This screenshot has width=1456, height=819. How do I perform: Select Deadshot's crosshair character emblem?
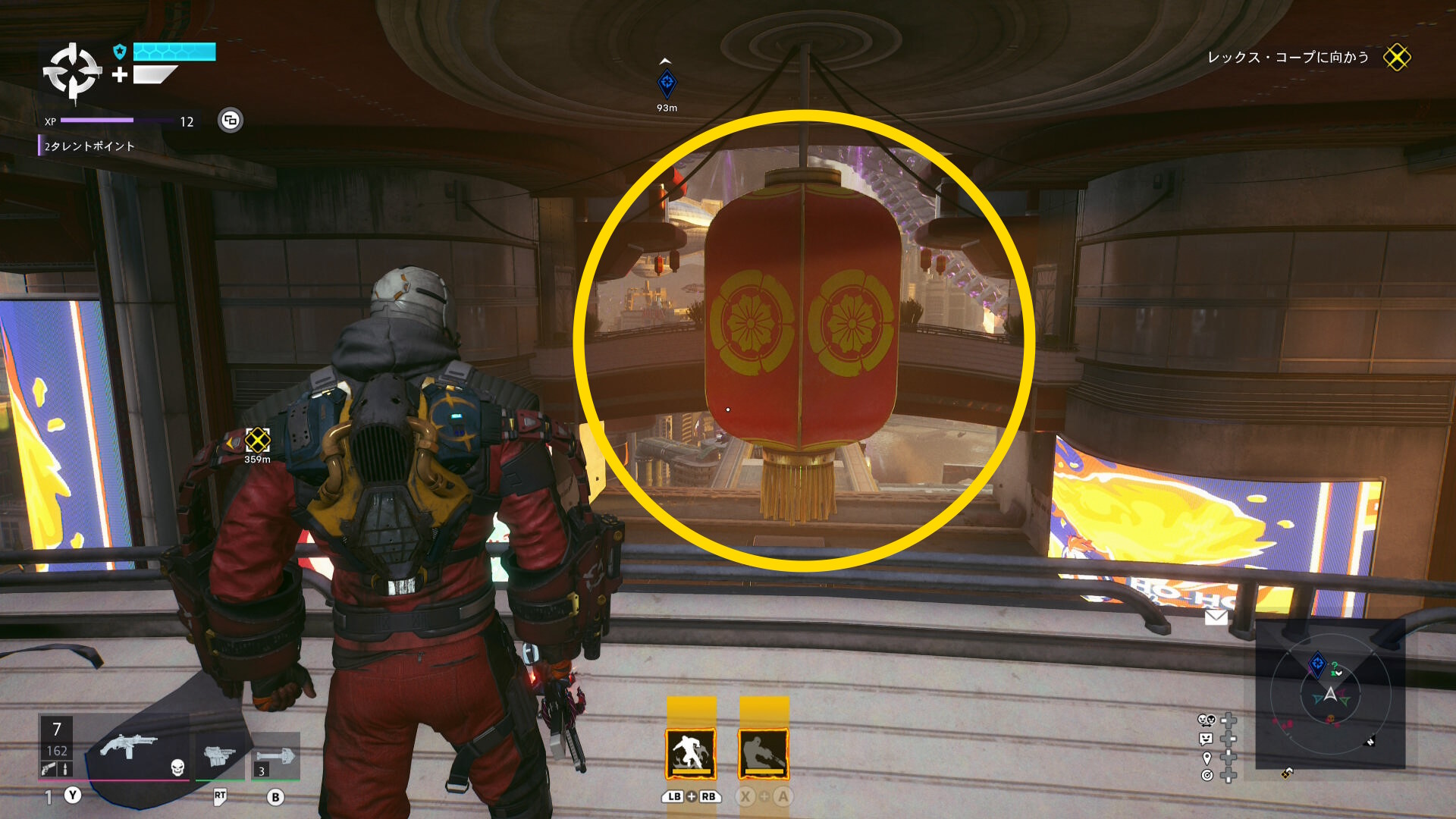point(72,72)
